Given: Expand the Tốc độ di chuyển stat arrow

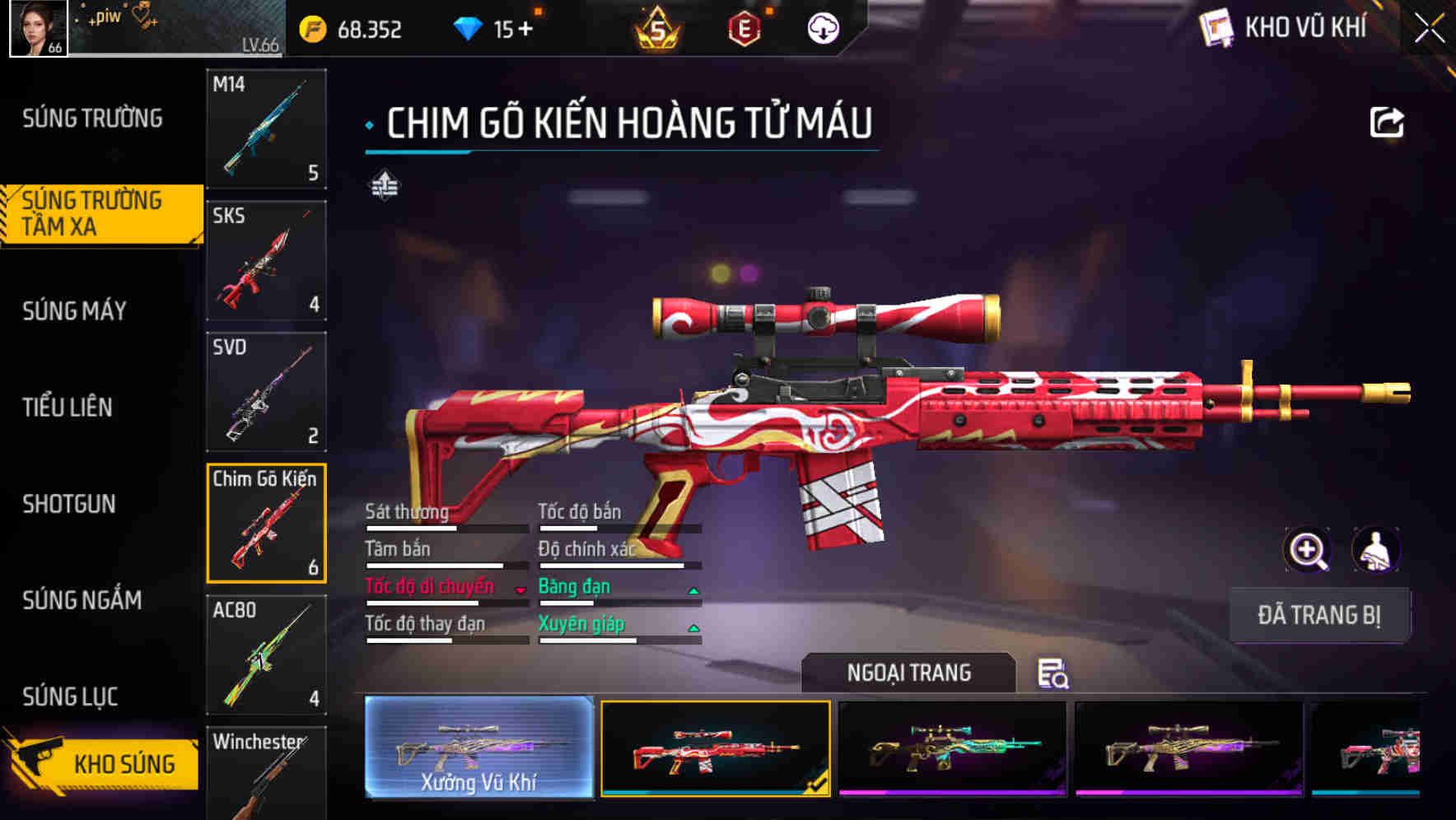Looking at the screenshot, I should (522, 589).
